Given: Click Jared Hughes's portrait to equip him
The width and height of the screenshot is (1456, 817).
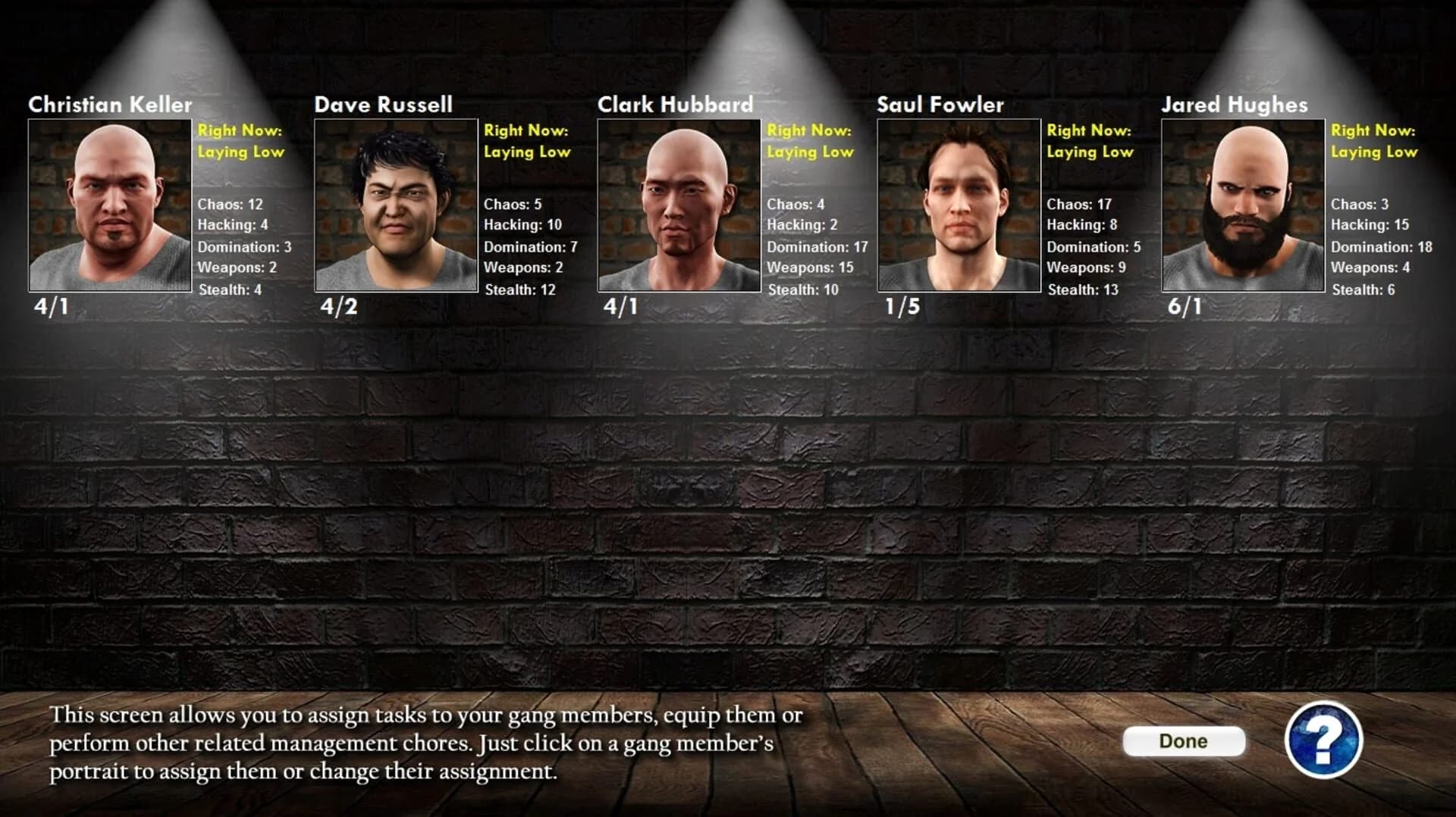Looking at the screenshot, I should pos(1242,205).
